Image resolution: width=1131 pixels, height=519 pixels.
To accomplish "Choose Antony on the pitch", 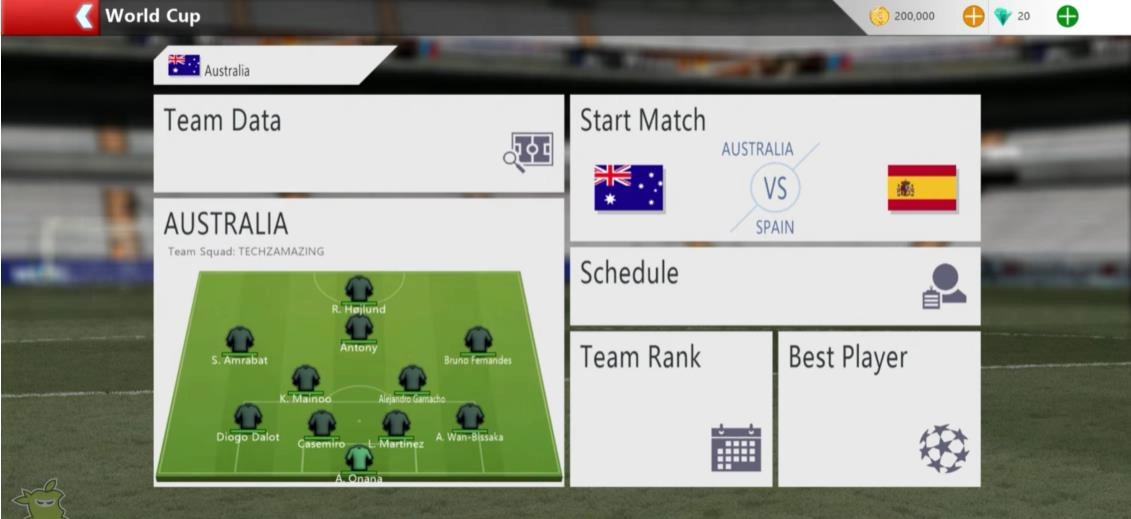I will pos(358,331).
